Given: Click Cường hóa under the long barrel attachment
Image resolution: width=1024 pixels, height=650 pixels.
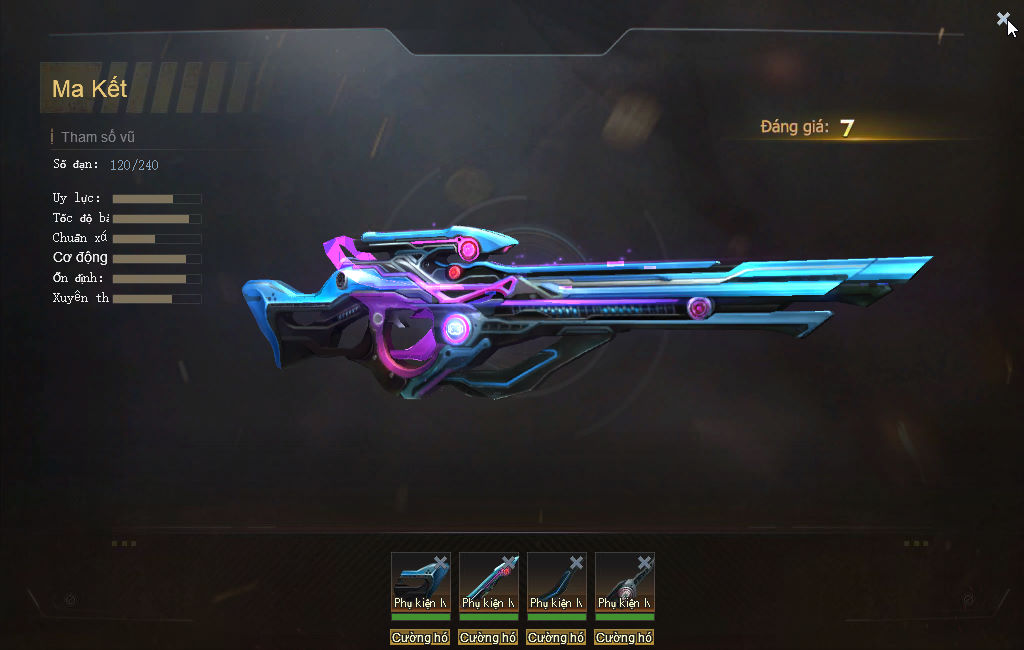Looking at the screenshot, I should pyautogui.click(x=488, y=637).
